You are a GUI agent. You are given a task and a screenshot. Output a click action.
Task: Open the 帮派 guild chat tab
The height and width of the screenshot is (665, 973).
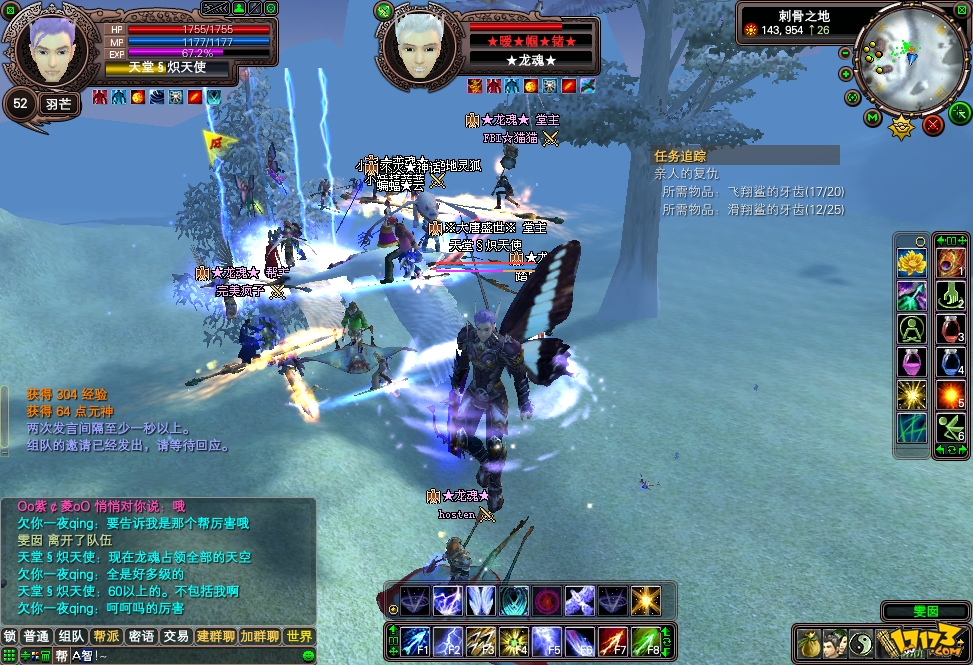coord(105,636)
